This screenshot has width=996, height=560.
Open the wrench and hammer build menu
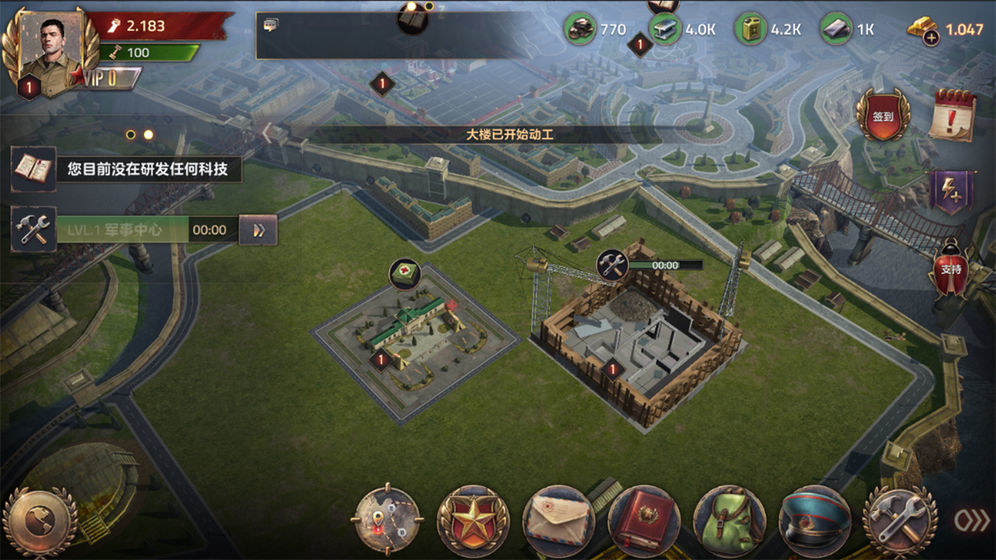899,521
